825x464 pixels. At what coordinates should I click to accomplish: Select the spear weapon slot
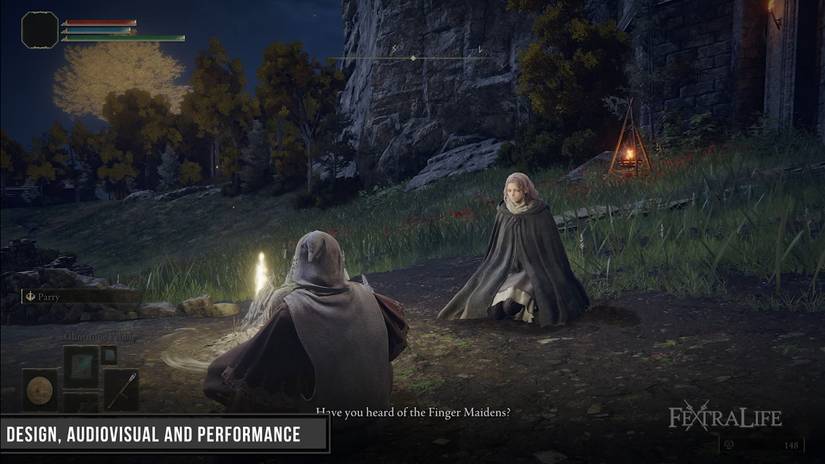[x=121, y=388]
